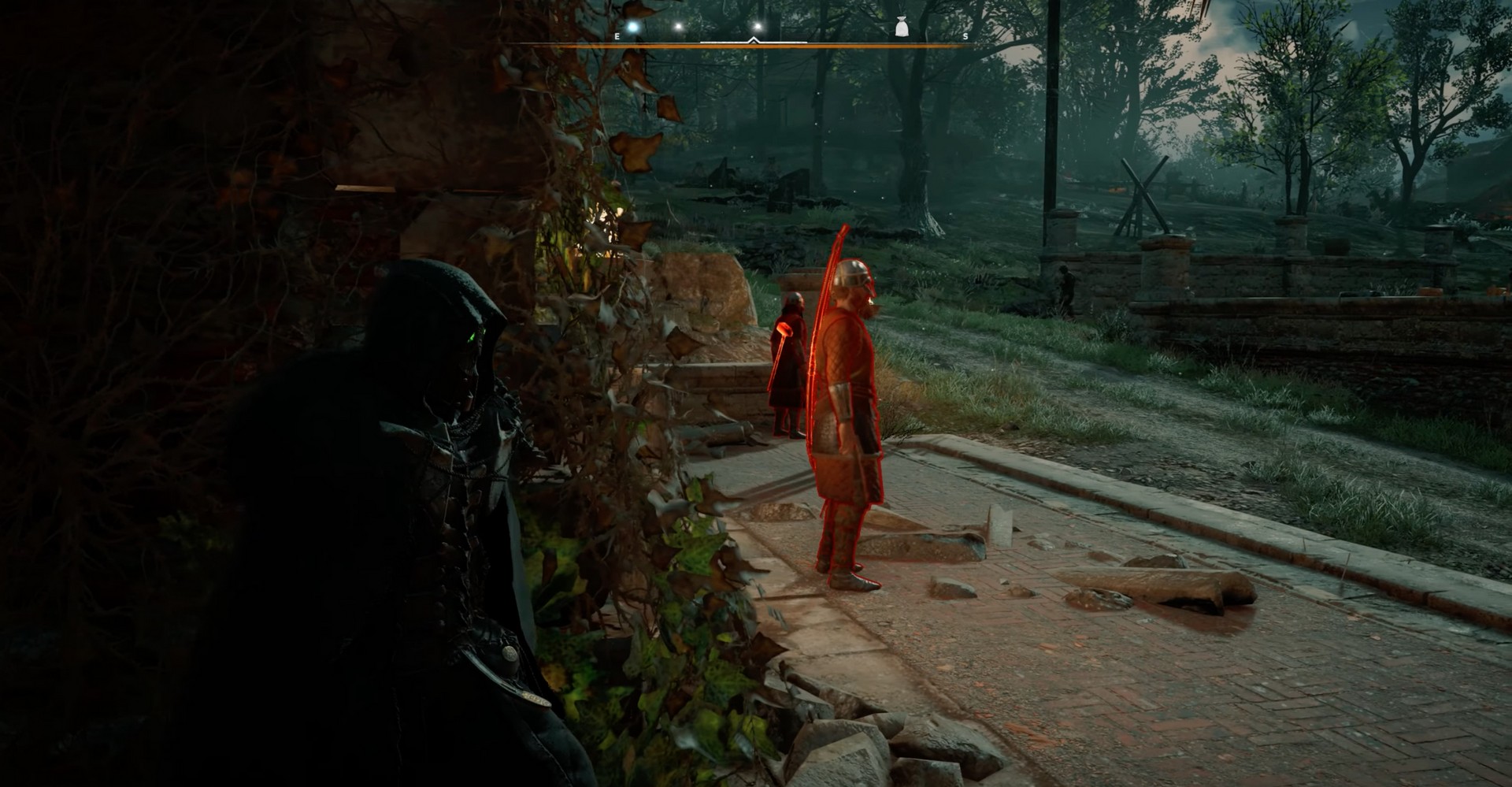Click the loot bag icon on the compass
Image resolution: width=1512 pixels, height=787 pixels.
pos(902,27)
